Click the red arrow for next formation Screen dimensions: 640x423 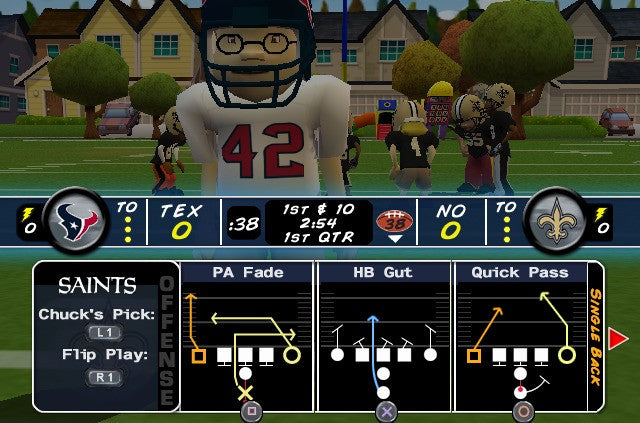pos(618,339)
